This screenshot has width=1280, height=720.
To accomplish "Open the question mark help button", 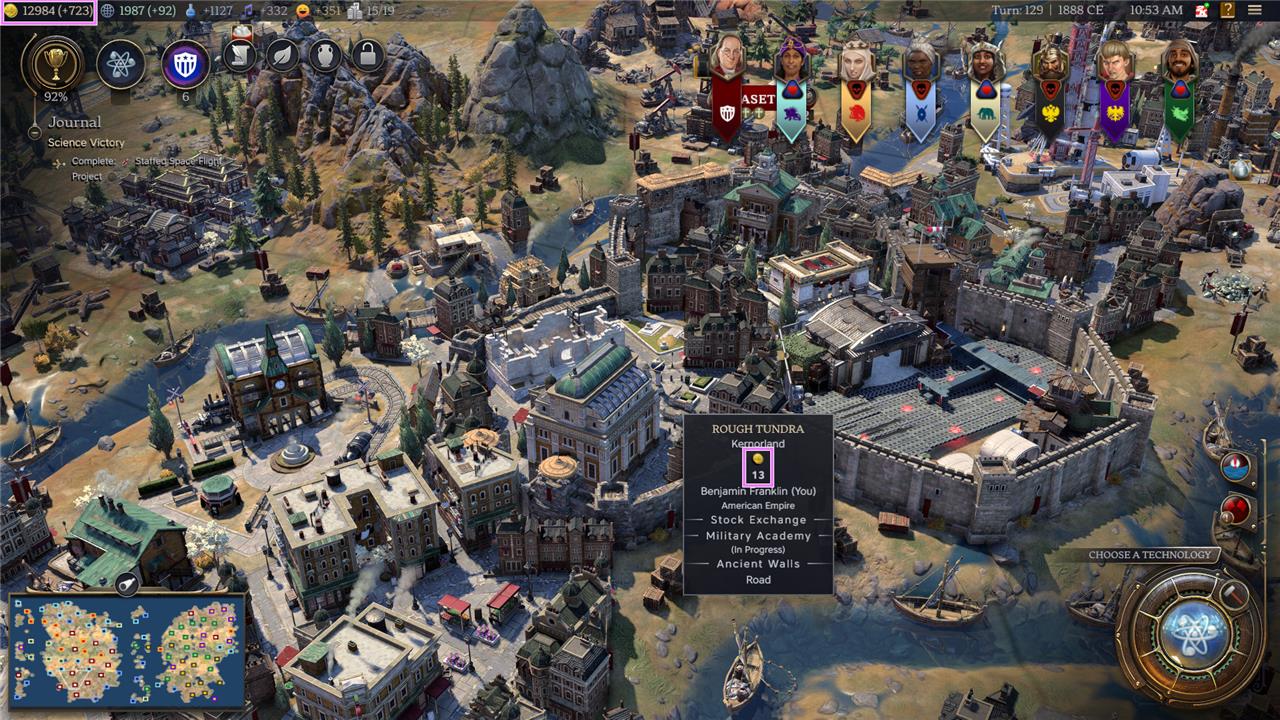I will 1227,10.
